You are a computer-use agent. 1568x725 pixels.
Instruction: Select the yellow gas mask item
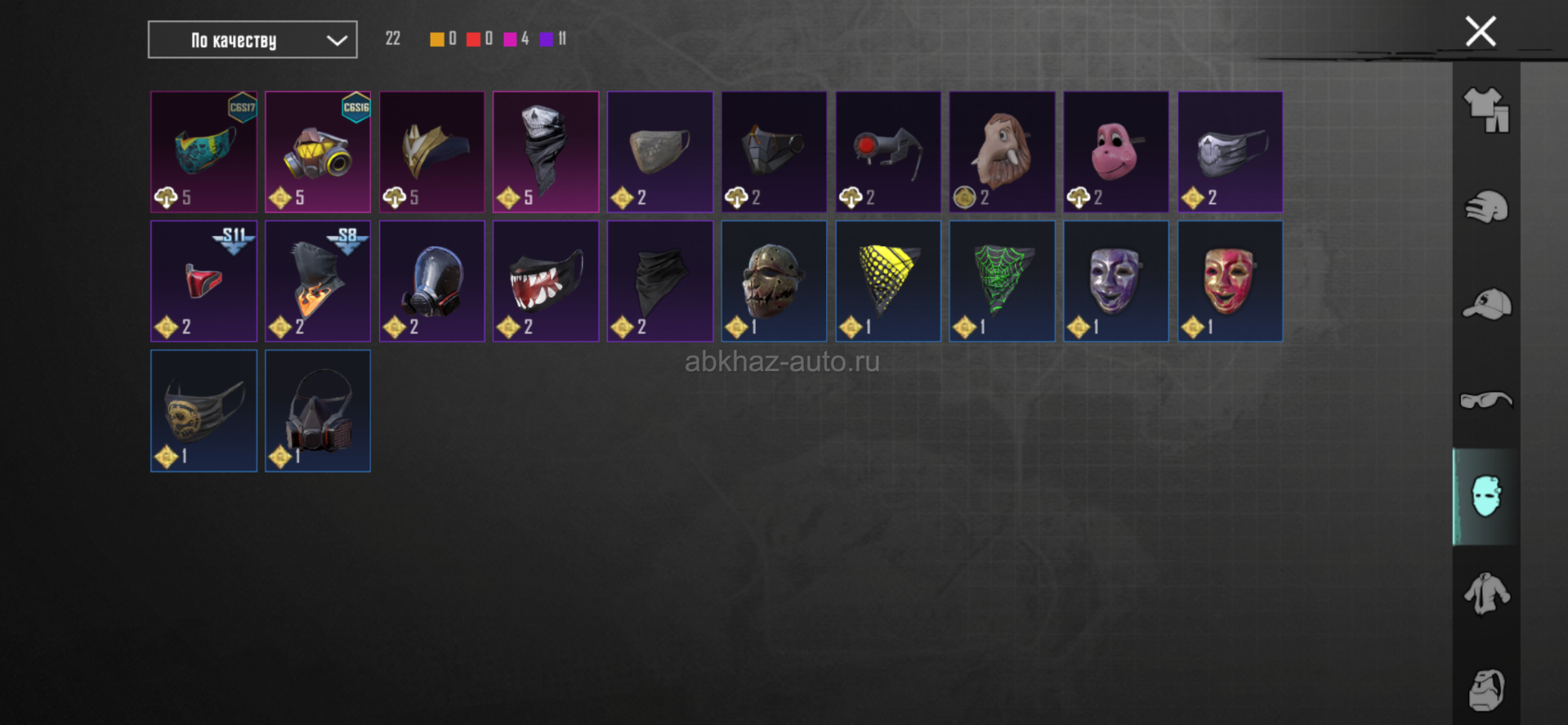coord(318,152)
